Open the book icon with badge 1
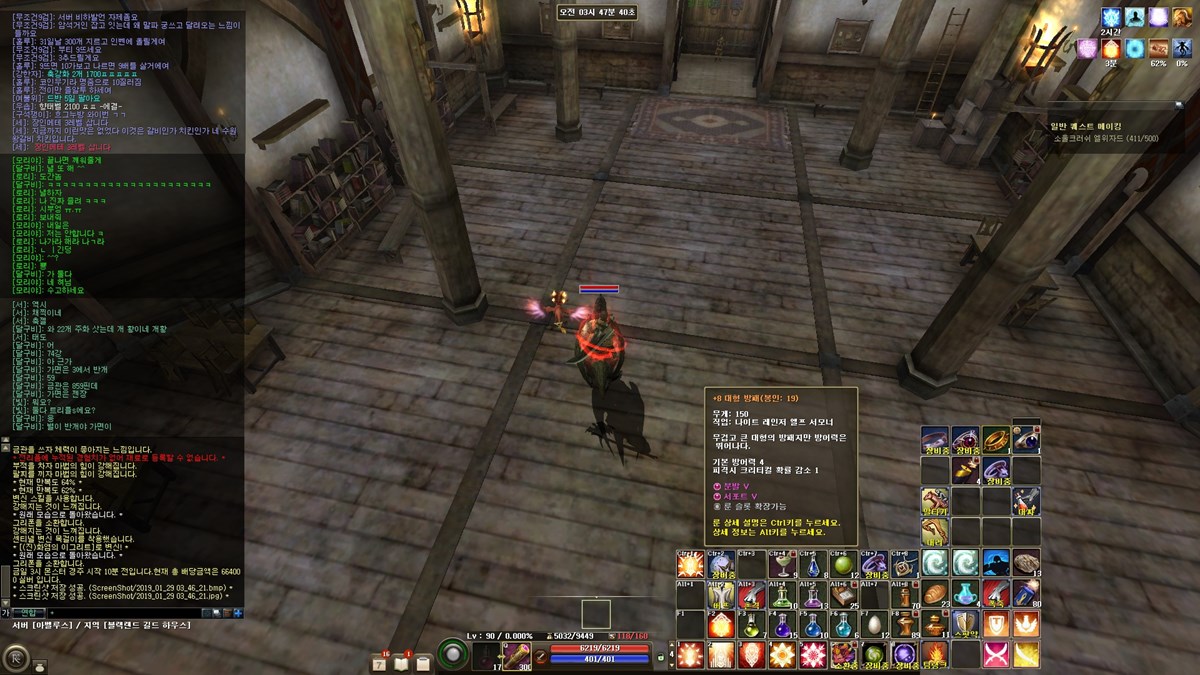The height and width of the screenshot is (675, 1200). 401,660
